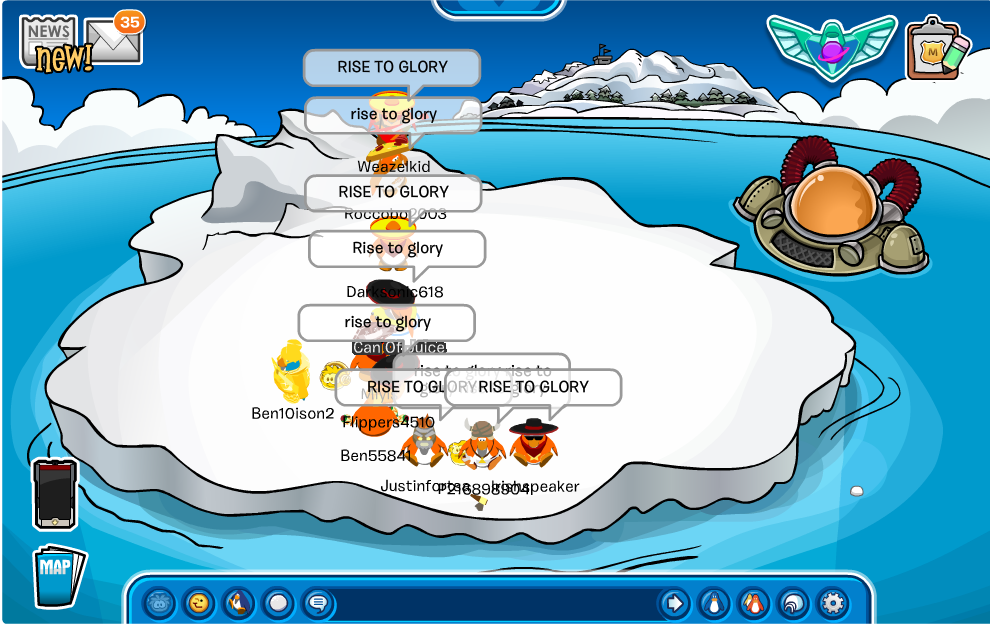The width and height of the screenshot is (990, 631).
Task: Open the moderator clipboard report icon
Action: coord(936,48)
